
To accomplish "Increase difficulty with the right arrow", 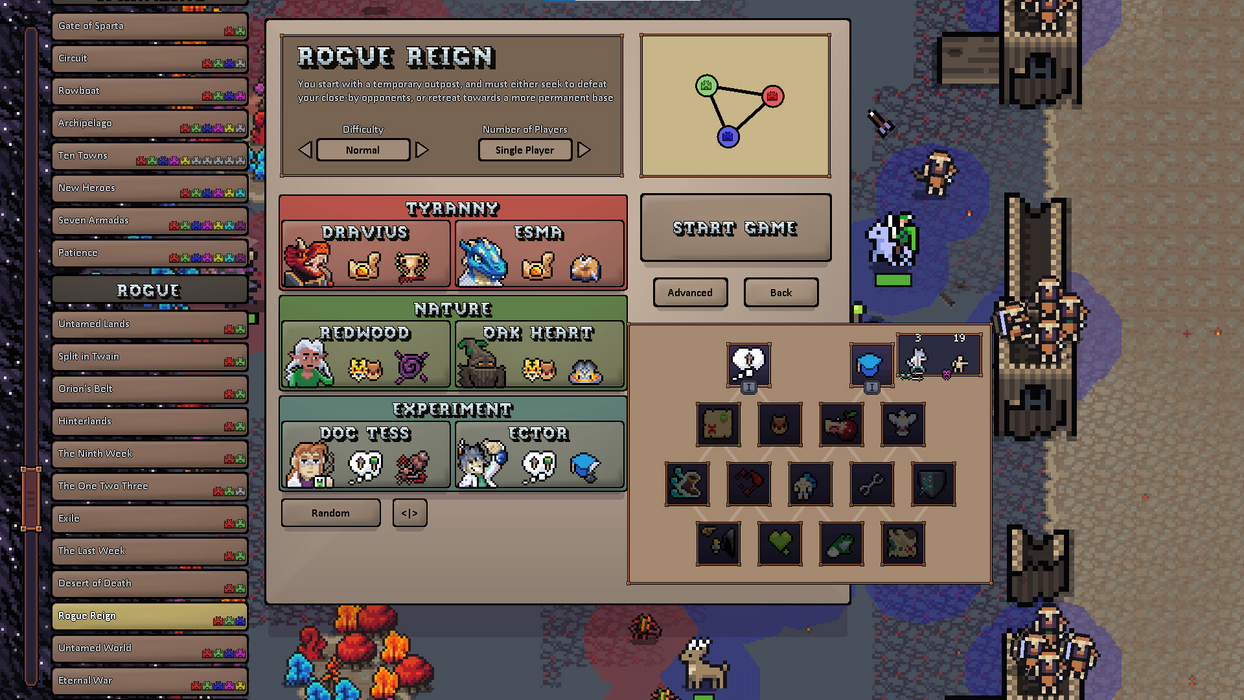I will pyautogui.click(x=422, y=150).
